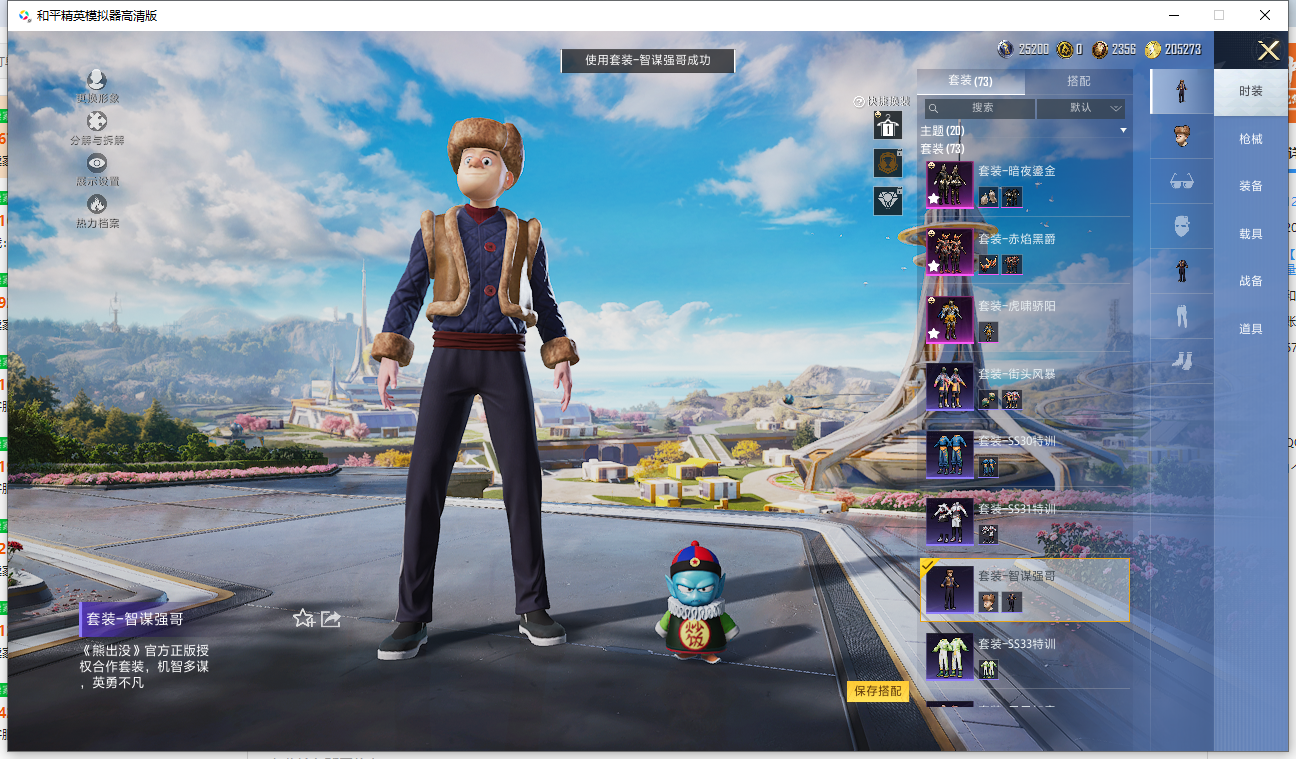
Task: Share the outfit with the share icon
Action: point(331,619)
